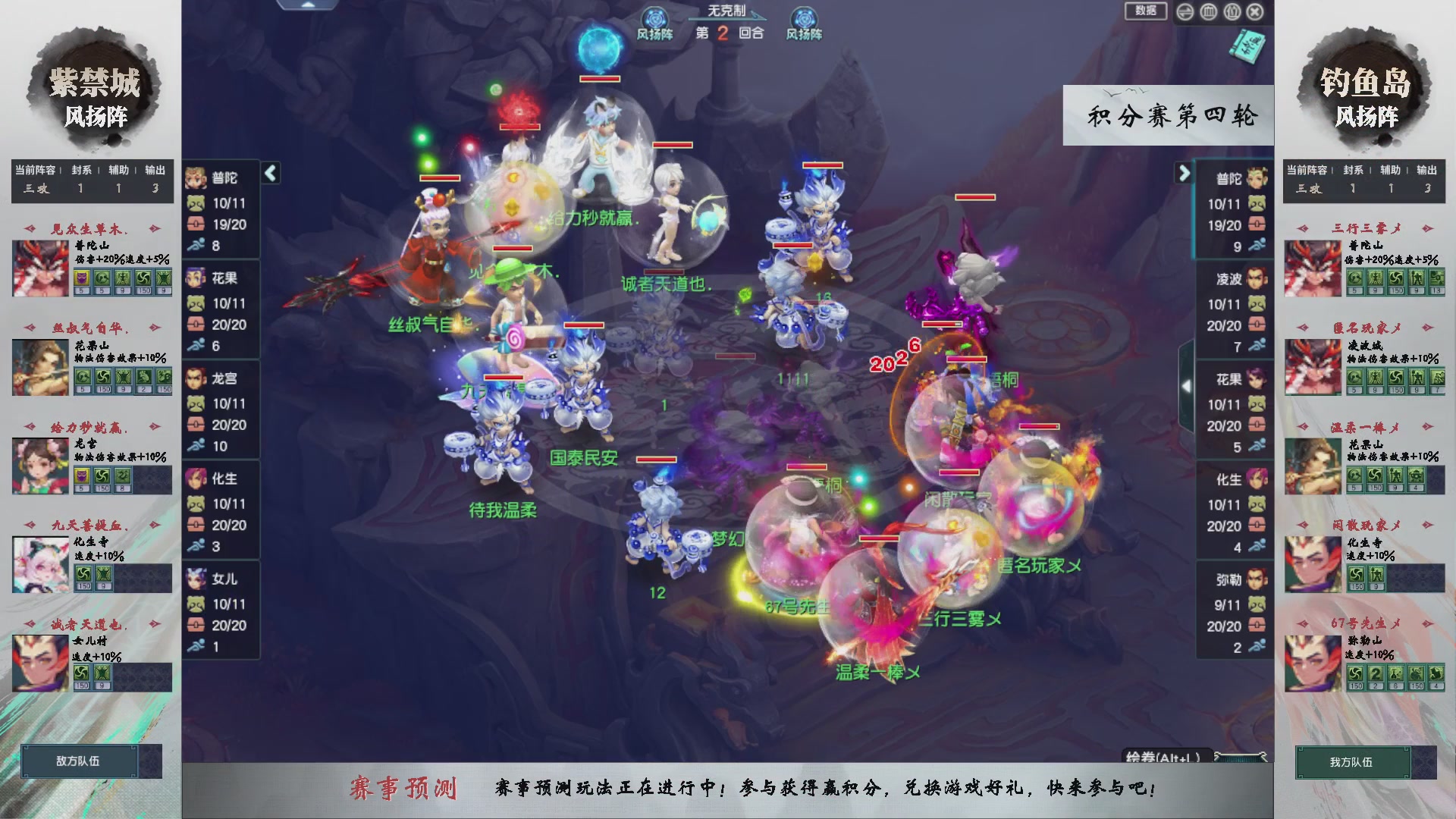Click the 花果 faction icon in the left panel
The image size is (1456, 819).
tap(196, 278)
